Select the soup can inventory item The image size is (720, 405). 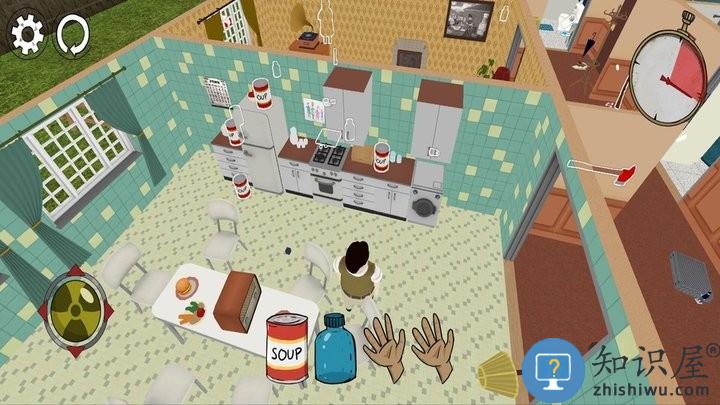tap(287, 347)
